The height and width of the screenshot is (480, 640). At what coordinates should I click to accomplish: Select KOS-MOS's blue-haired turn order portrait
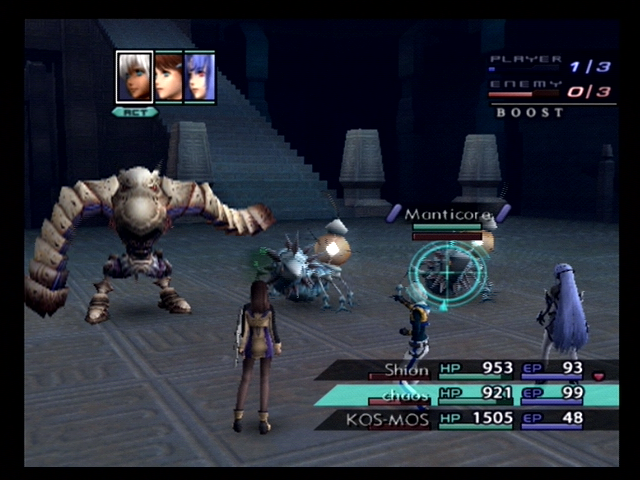pos(200,77)
